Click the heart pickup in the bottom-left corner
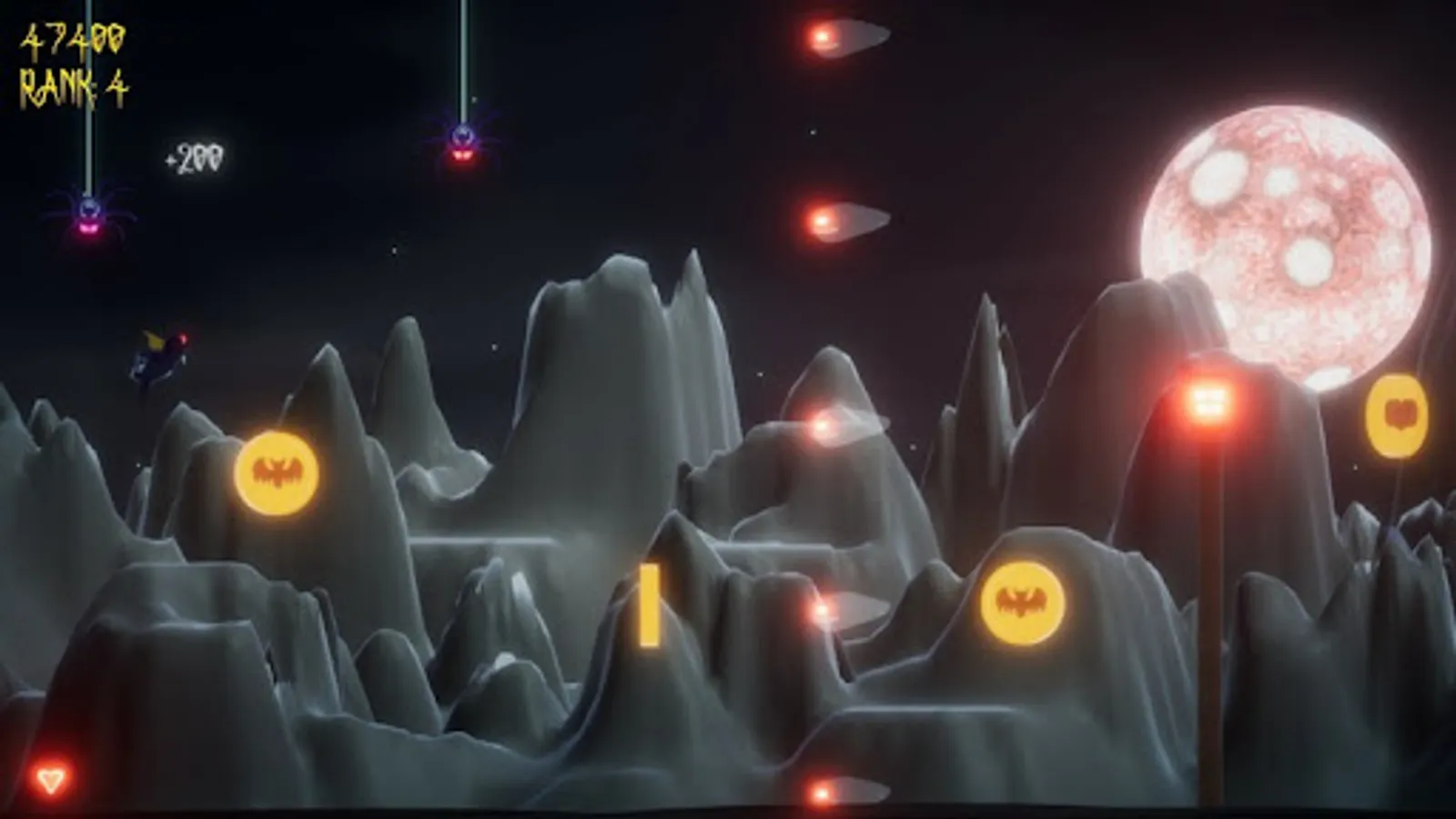The image size is (1456, 819). [52, 778]
